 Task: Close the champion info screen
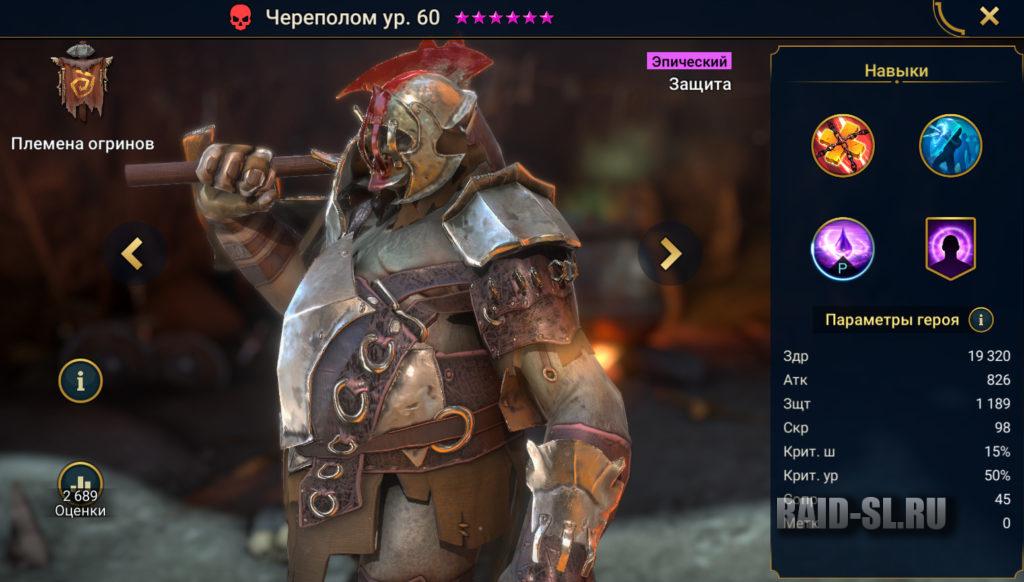[989, 16]
